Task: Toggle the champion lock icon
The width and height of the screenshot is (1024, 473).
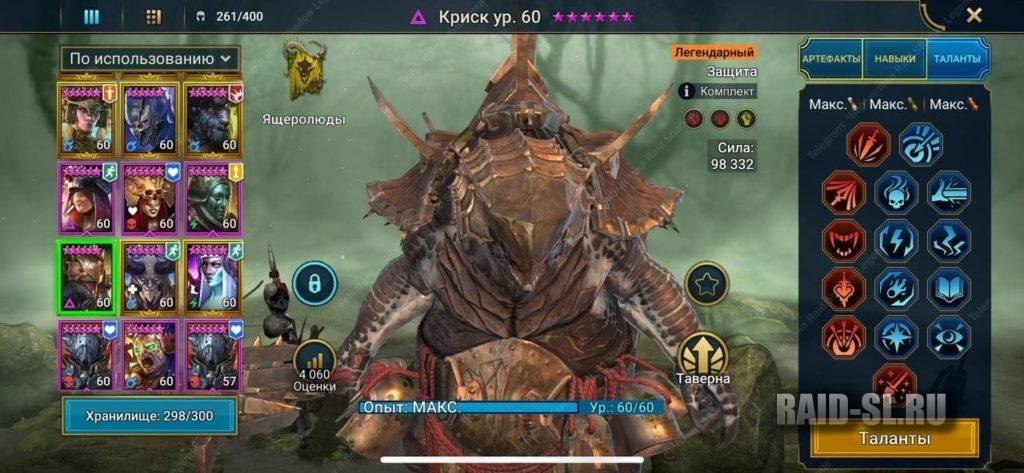Action: point(313,284)
